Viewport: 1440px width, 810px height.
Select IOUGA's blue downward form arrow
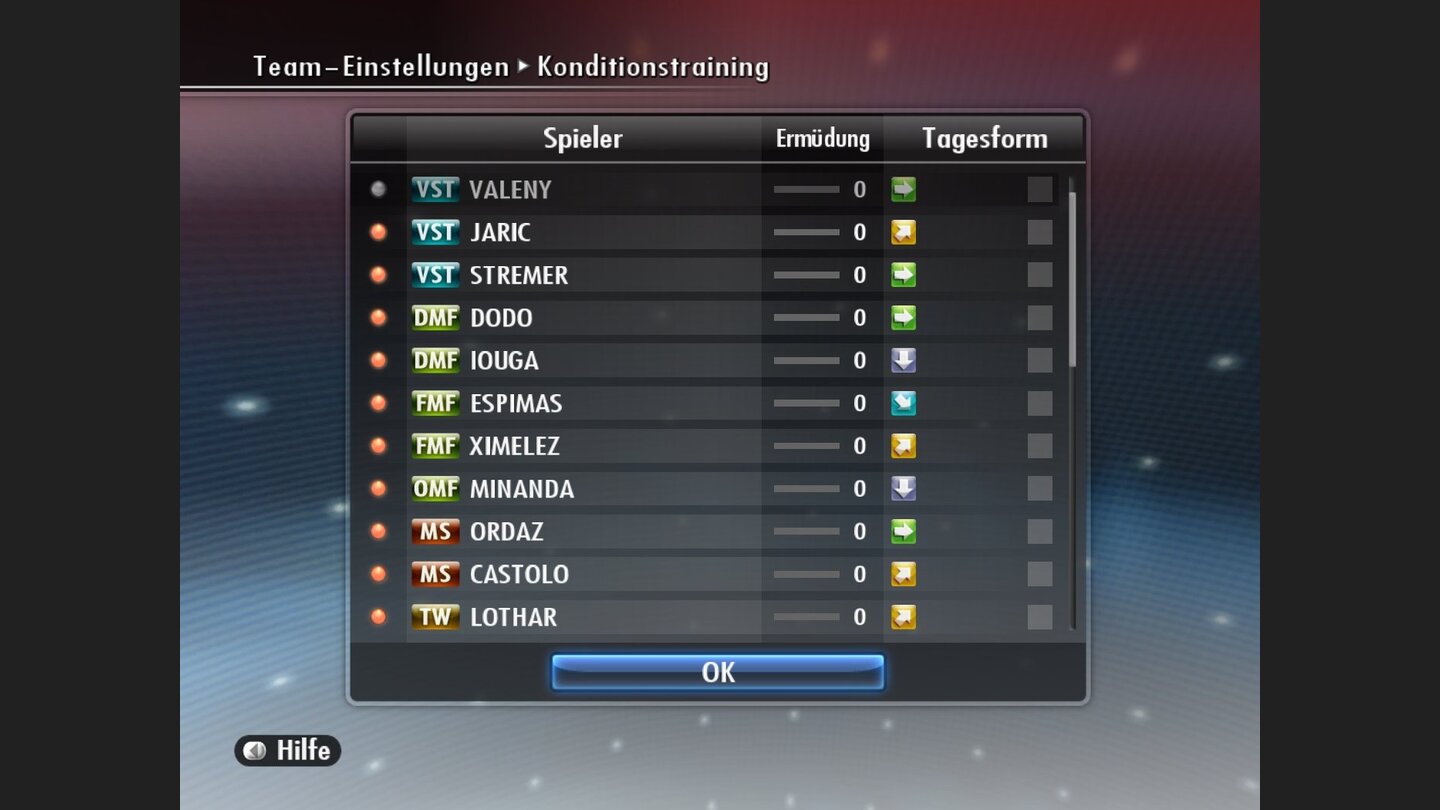pyautogui.click(x=901, y=360)
